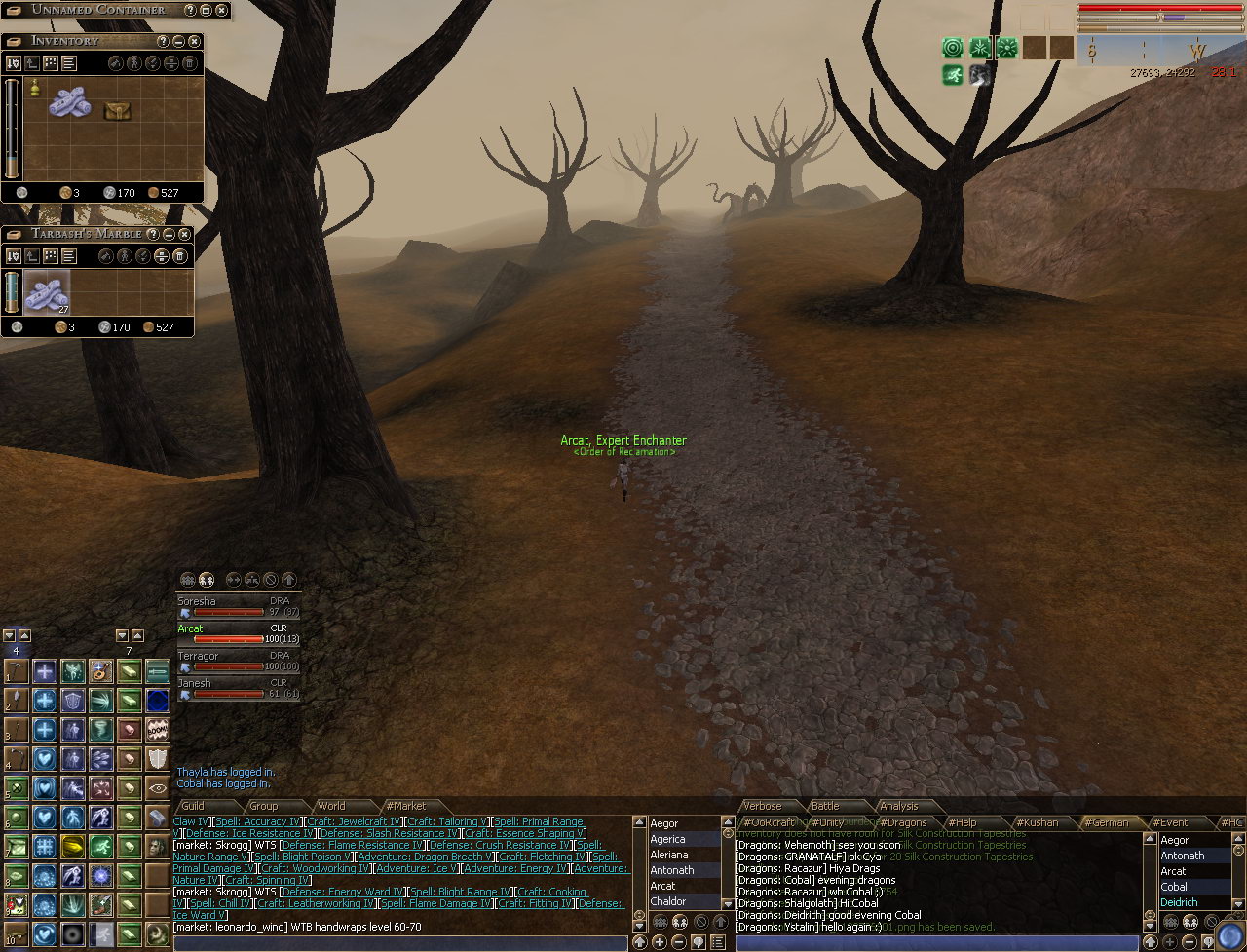Select the leather pouch in Inventory

point(117,111)
